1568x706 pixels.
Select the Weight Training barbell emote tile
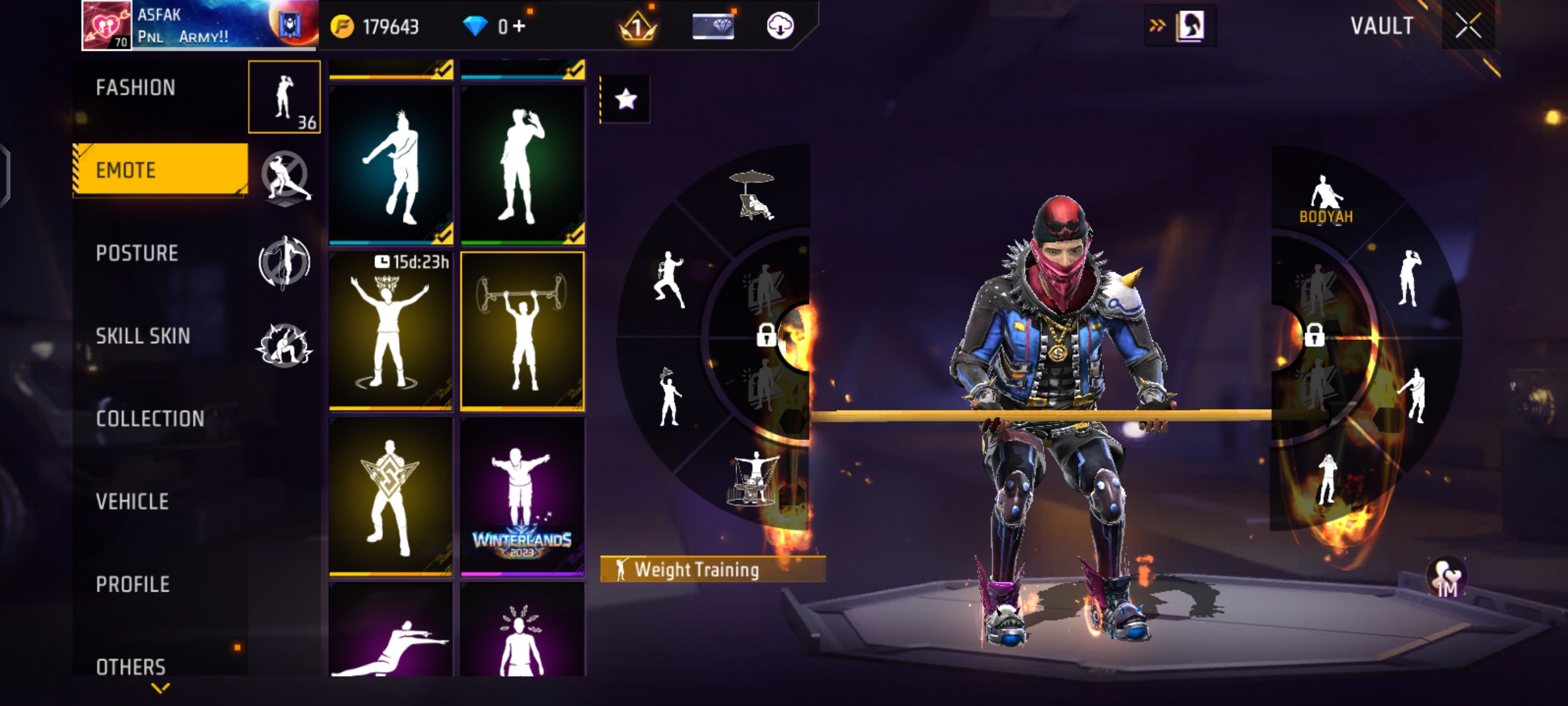(522, 331)
